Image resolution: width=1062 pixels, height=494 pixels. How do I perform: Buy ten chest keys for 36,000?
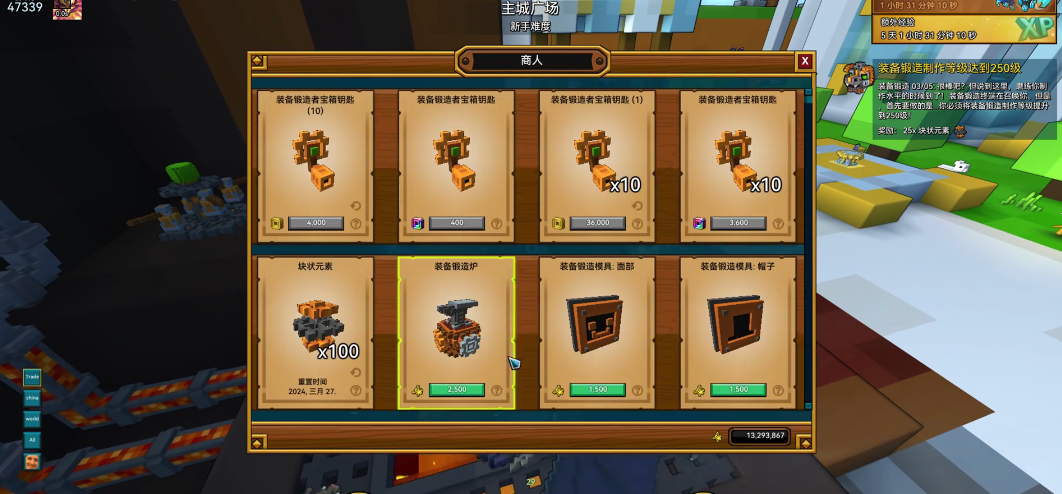point(597,224)
